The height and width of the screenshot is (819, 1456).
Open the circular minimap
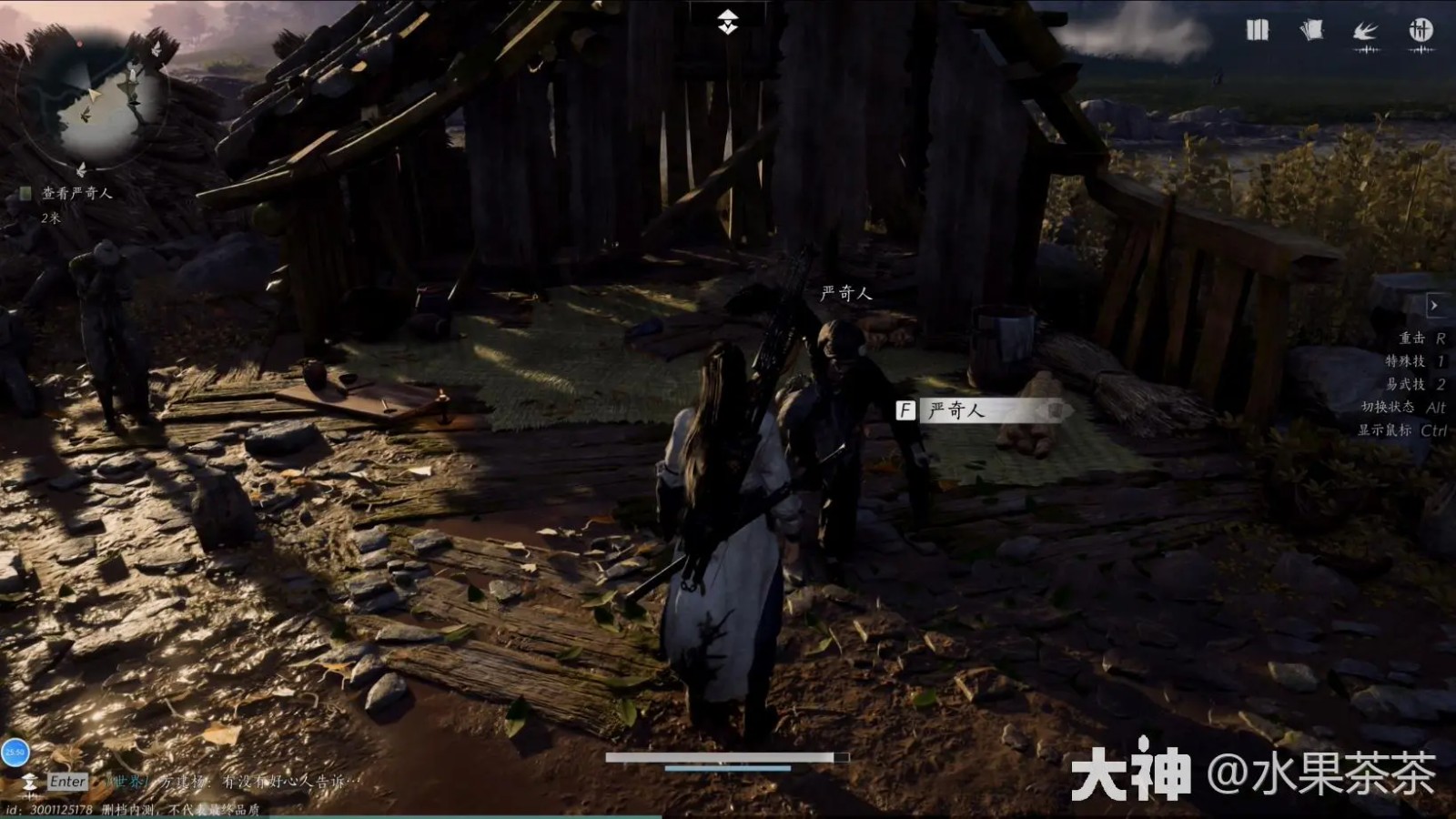point(93,100)
